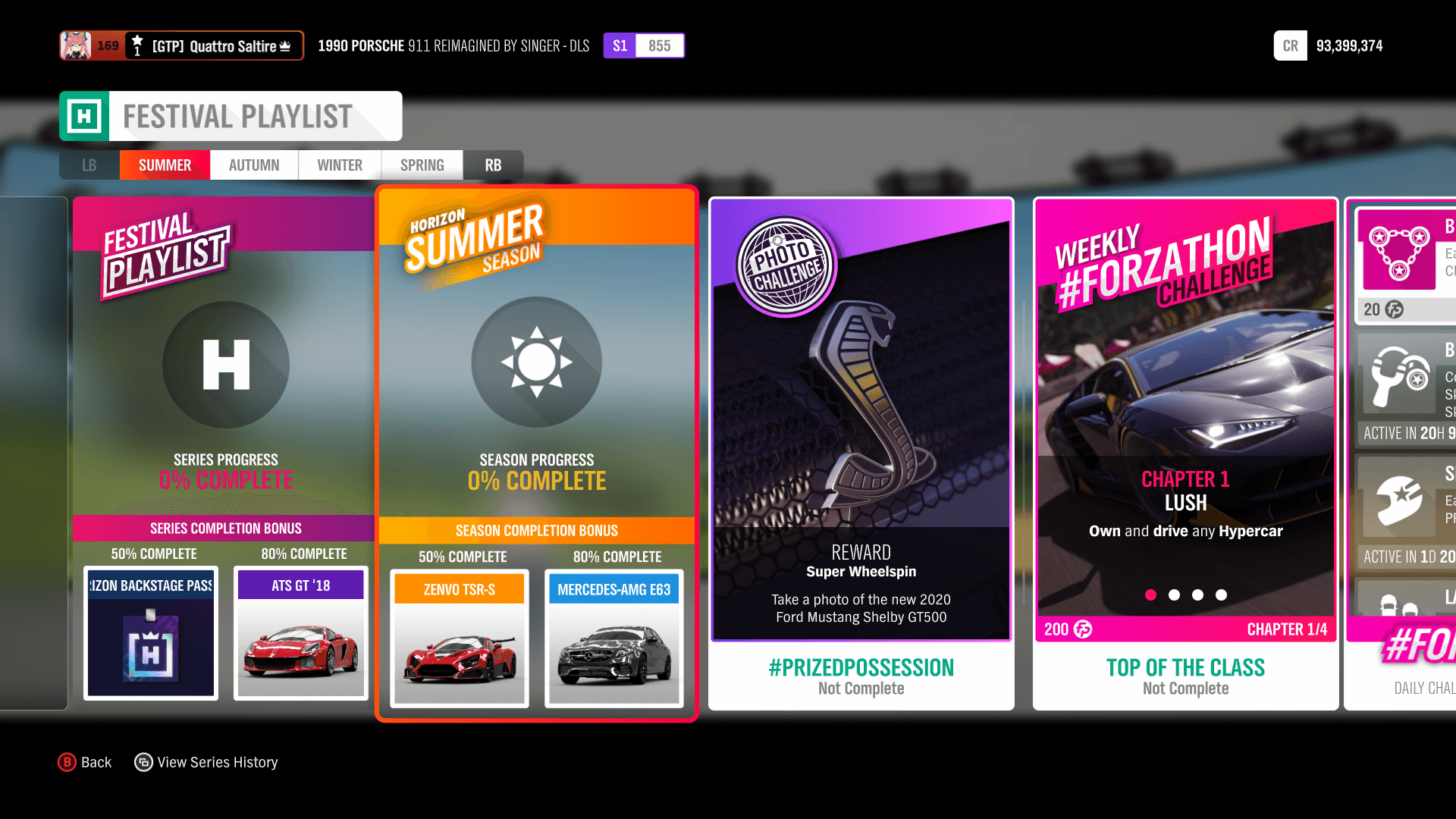Open the slingshot skill challenge icon
This screenshot has width=1456, height=819.
point(1399,379)
